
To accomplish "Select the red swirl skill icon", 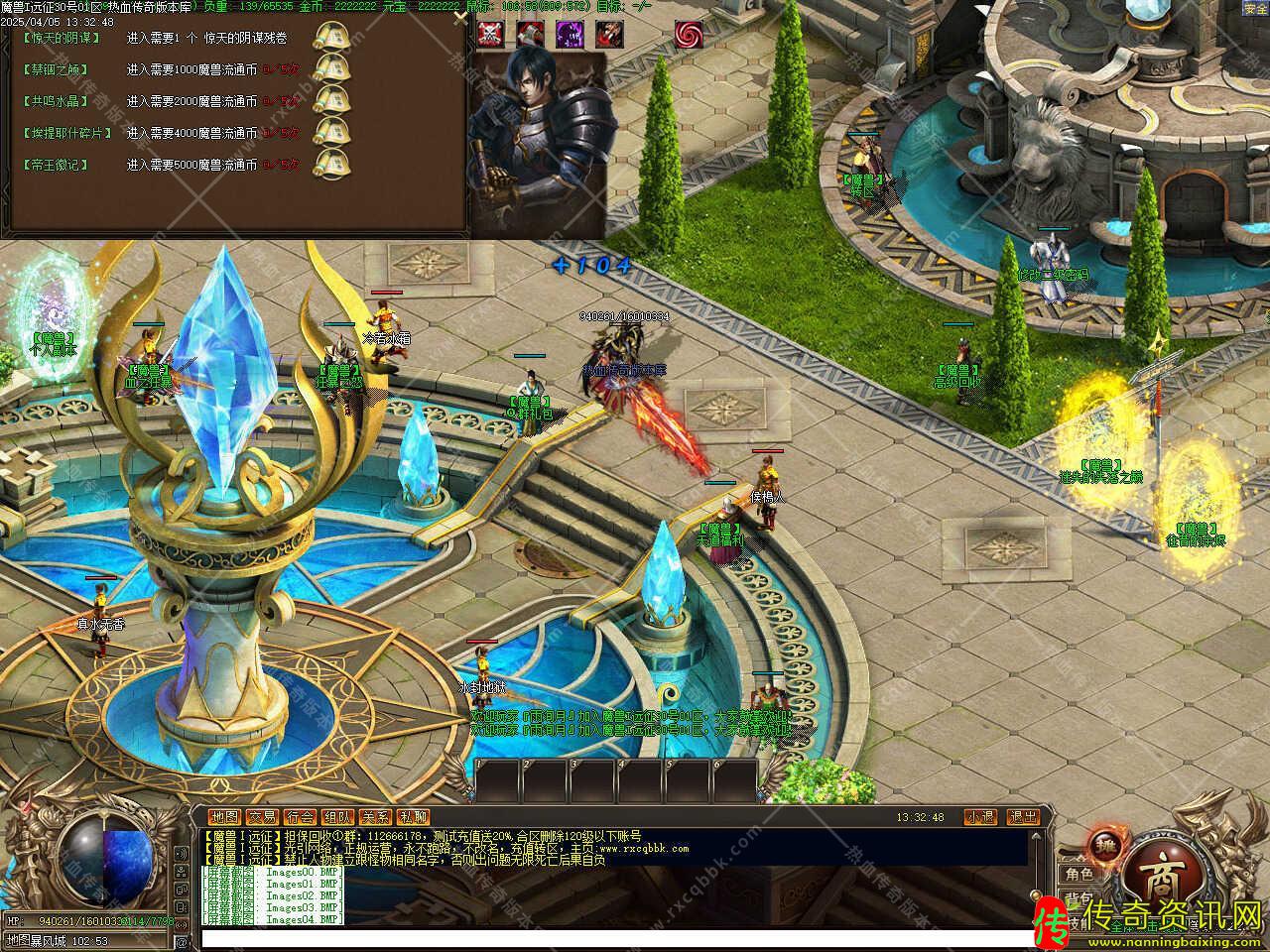I will click(x=689, y=34).
